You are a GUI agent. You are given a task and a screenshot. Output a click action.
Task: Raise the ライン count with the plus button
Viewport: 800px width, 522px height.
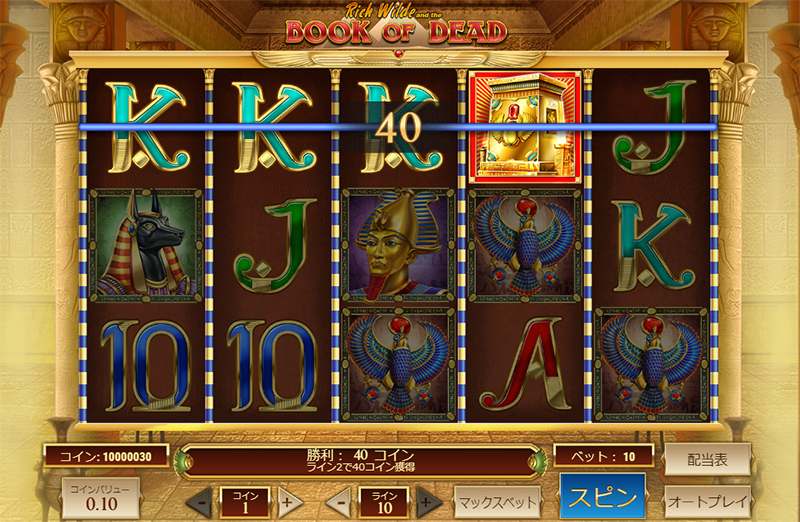point(428,501)
